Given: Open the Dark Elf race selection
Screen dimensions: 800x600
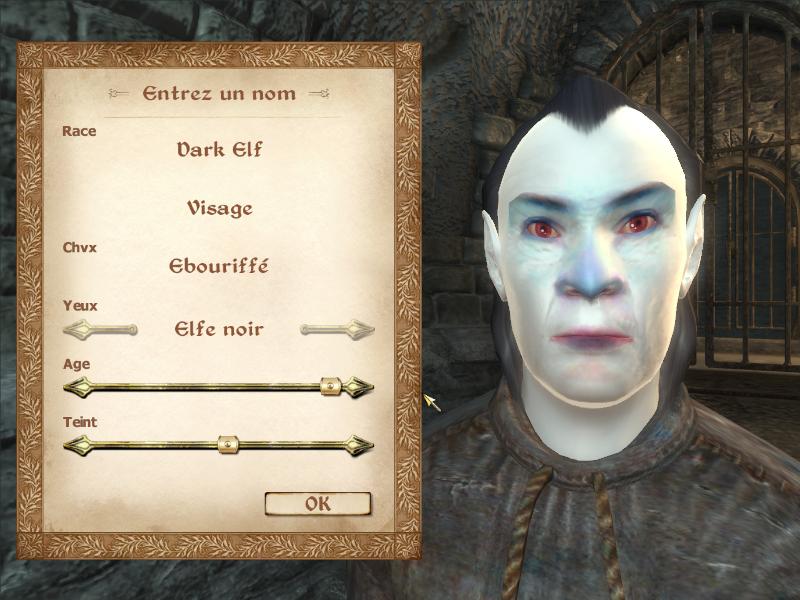Looking at the screenshot, I should pos(219,150).
